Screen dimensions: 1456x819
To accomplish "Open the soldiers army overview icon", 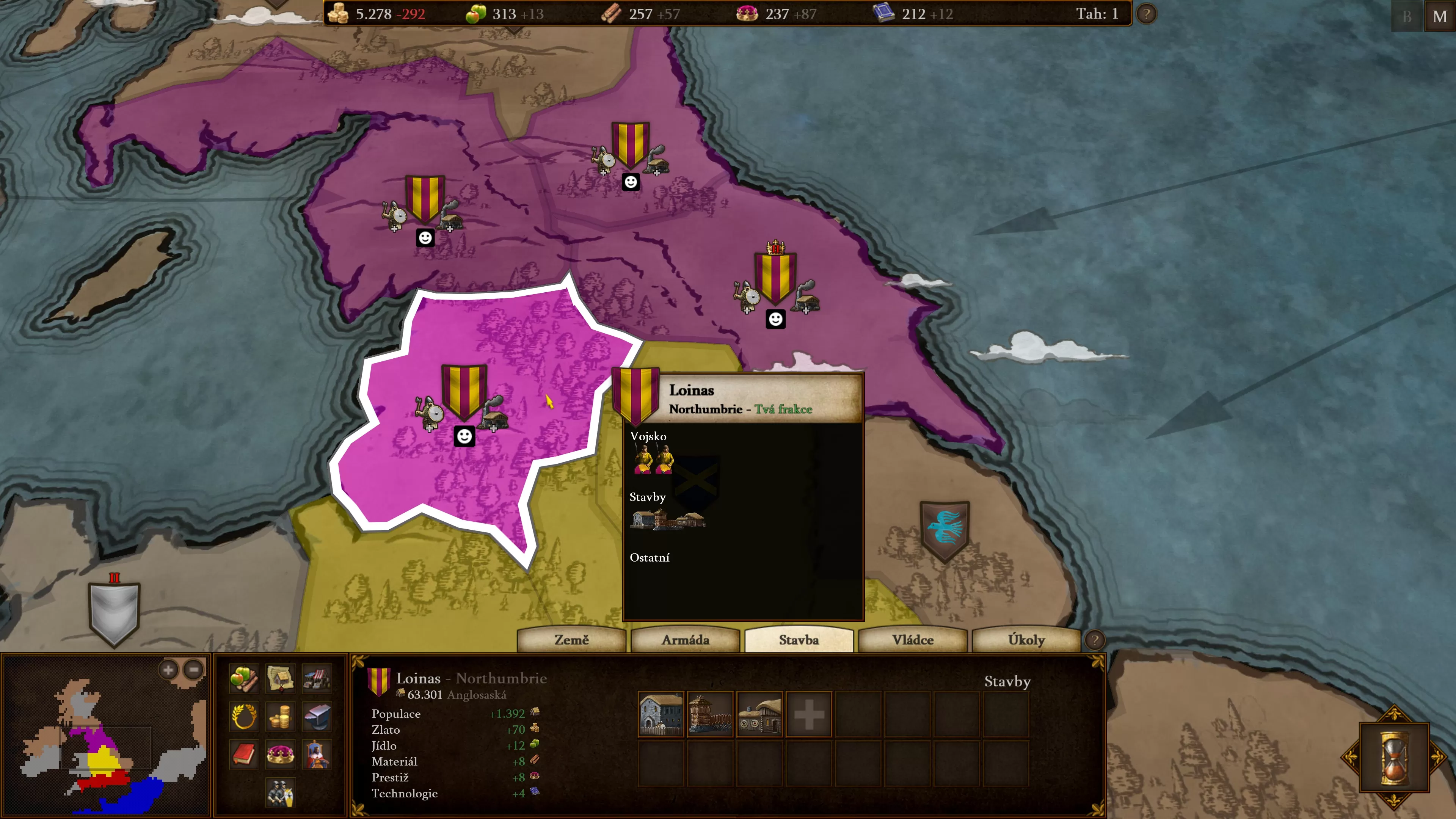I will tap(280, 792).
